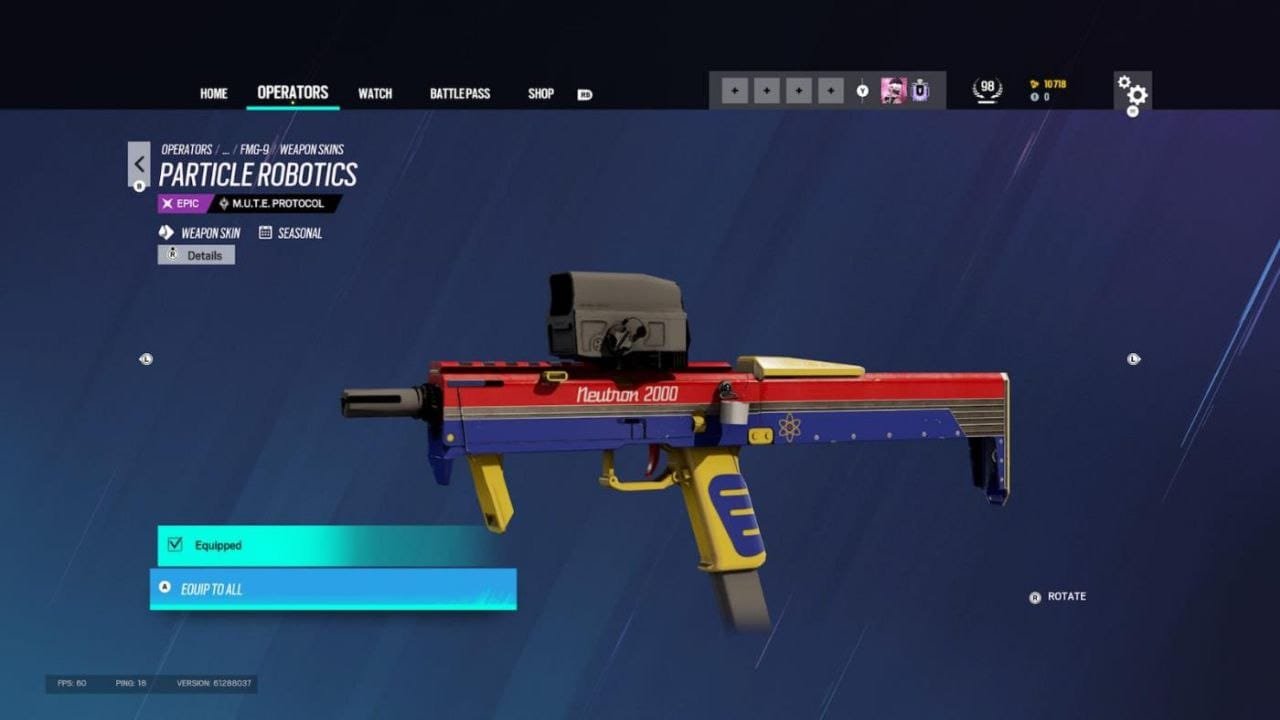View the level 98 clearance badge

[x=988, y=90]
